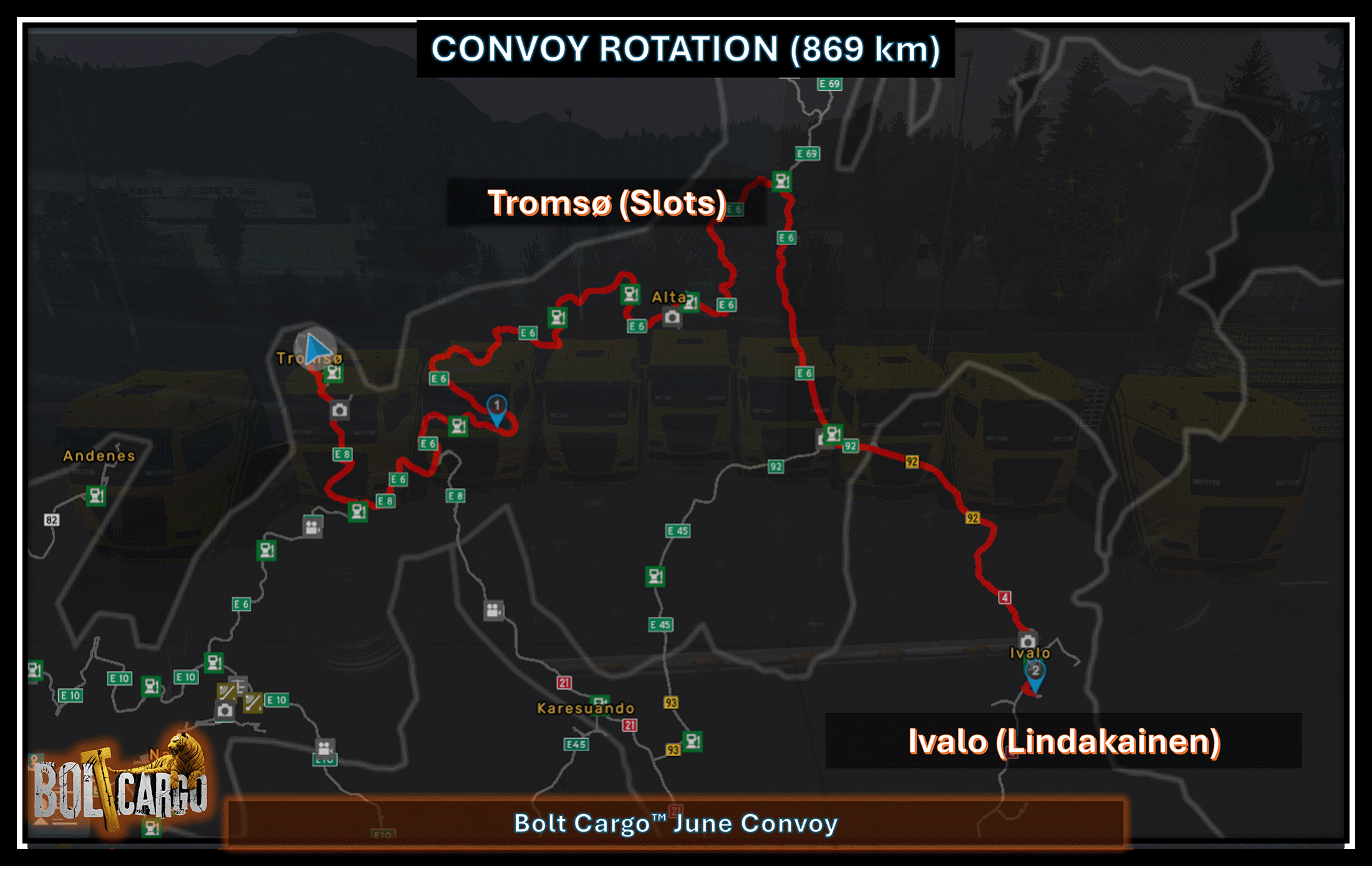Choose the fuel station icon below Andenes

tap(96, 496)
